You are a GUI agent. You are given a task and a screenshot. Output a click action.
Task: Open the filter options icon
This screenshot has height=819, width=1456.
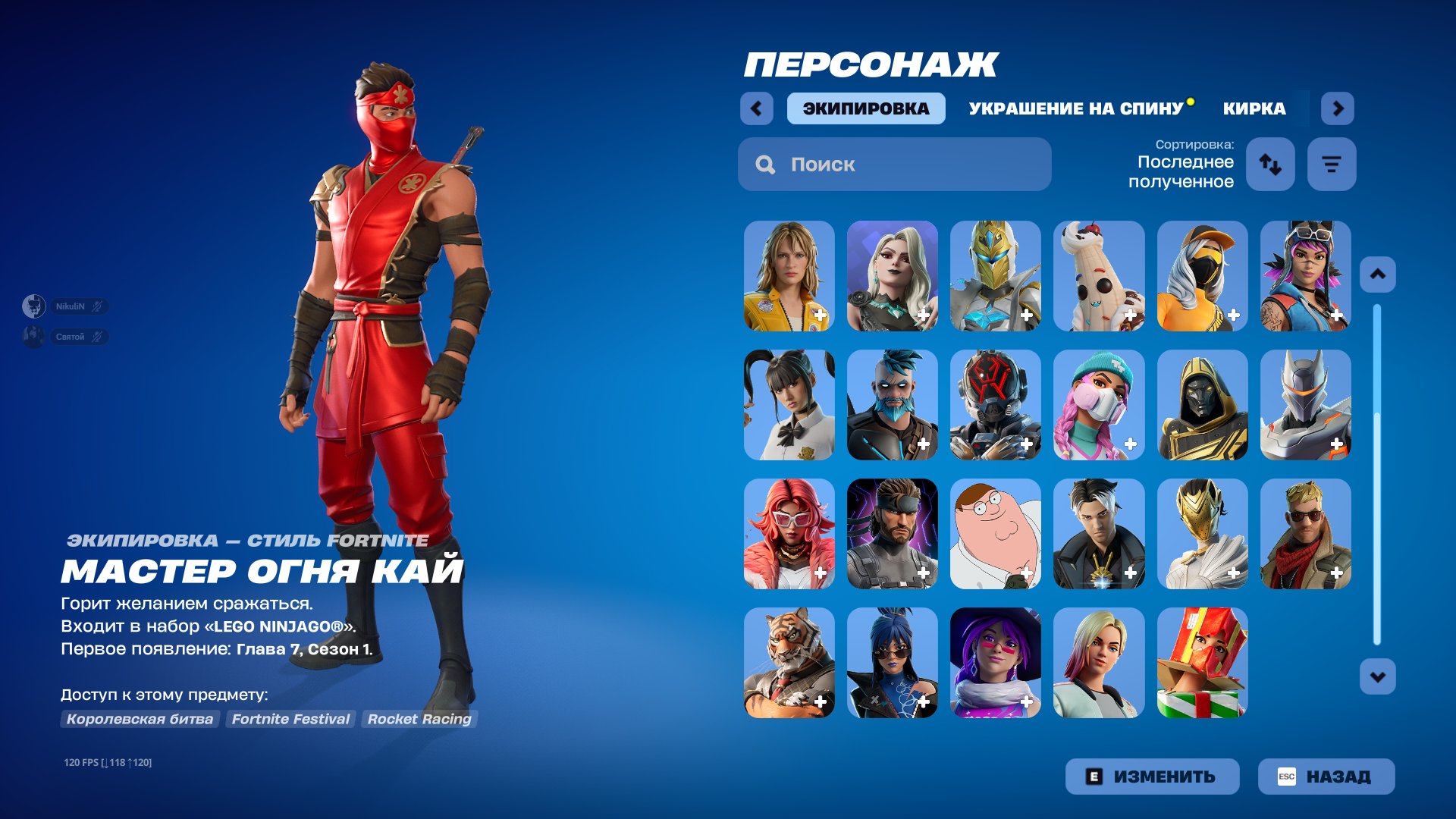[1332, 164]
